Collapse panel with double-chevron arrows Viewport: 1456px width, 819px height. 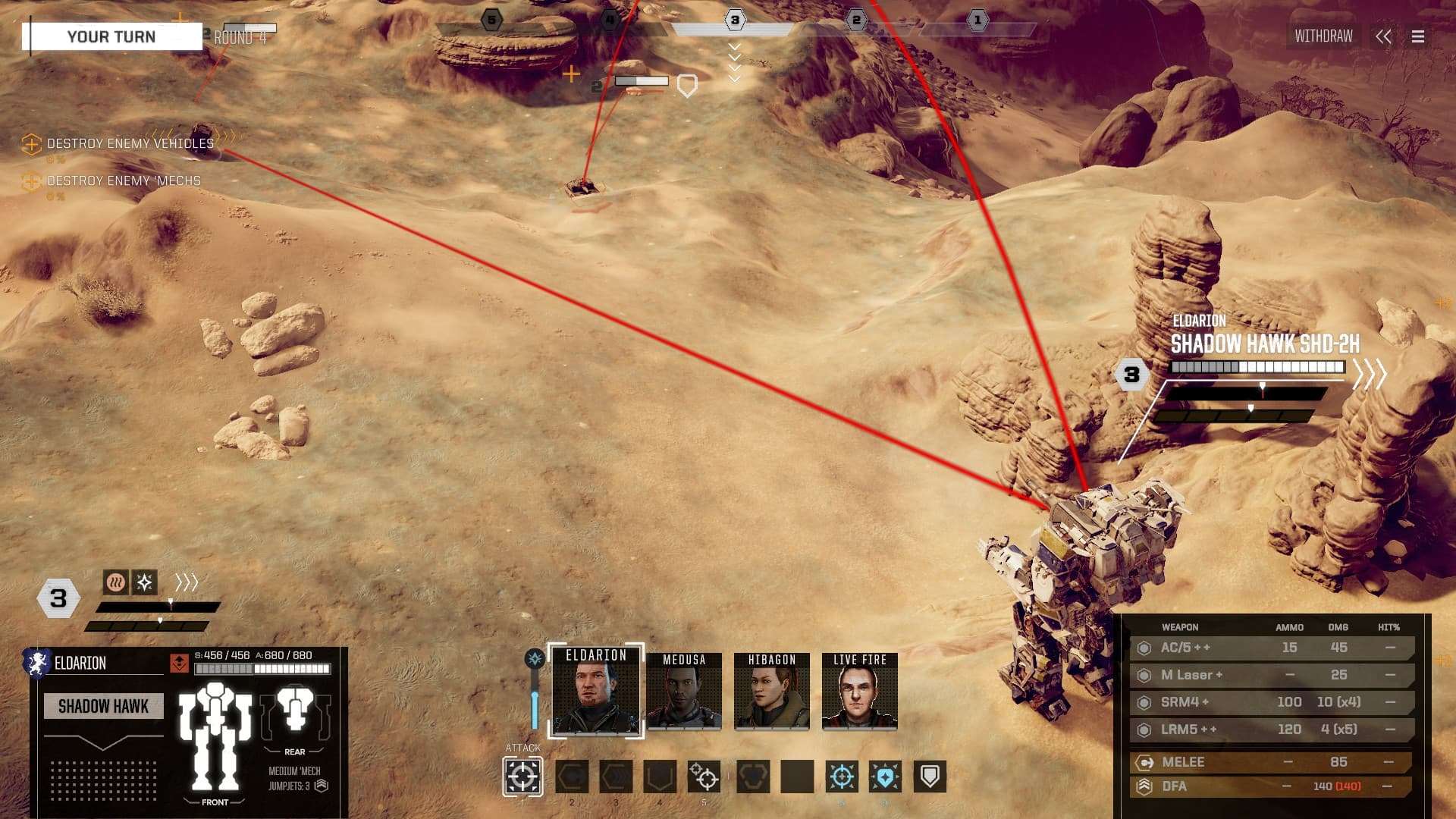[x=1383, y=36]
